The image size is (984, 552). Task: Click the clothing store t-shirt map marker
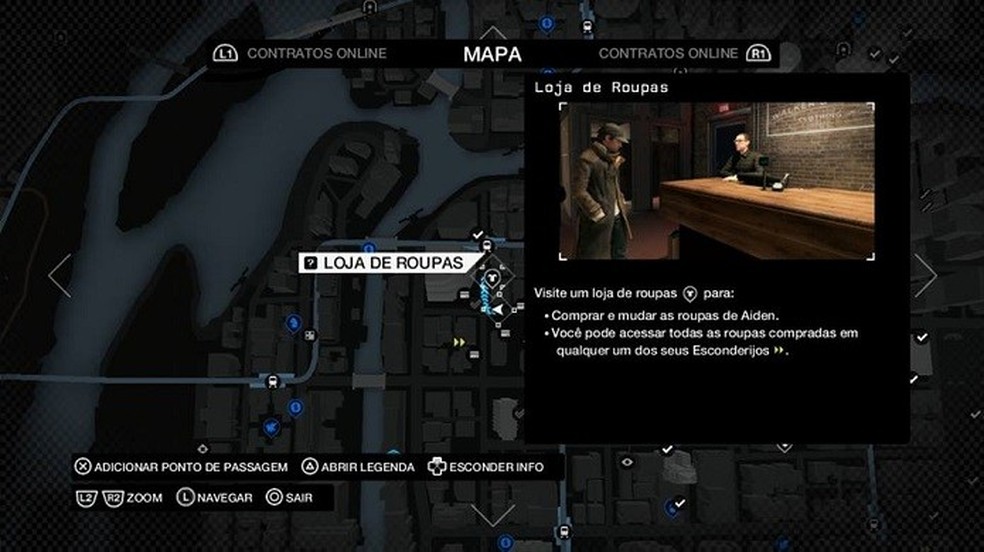tap(492, 270)
